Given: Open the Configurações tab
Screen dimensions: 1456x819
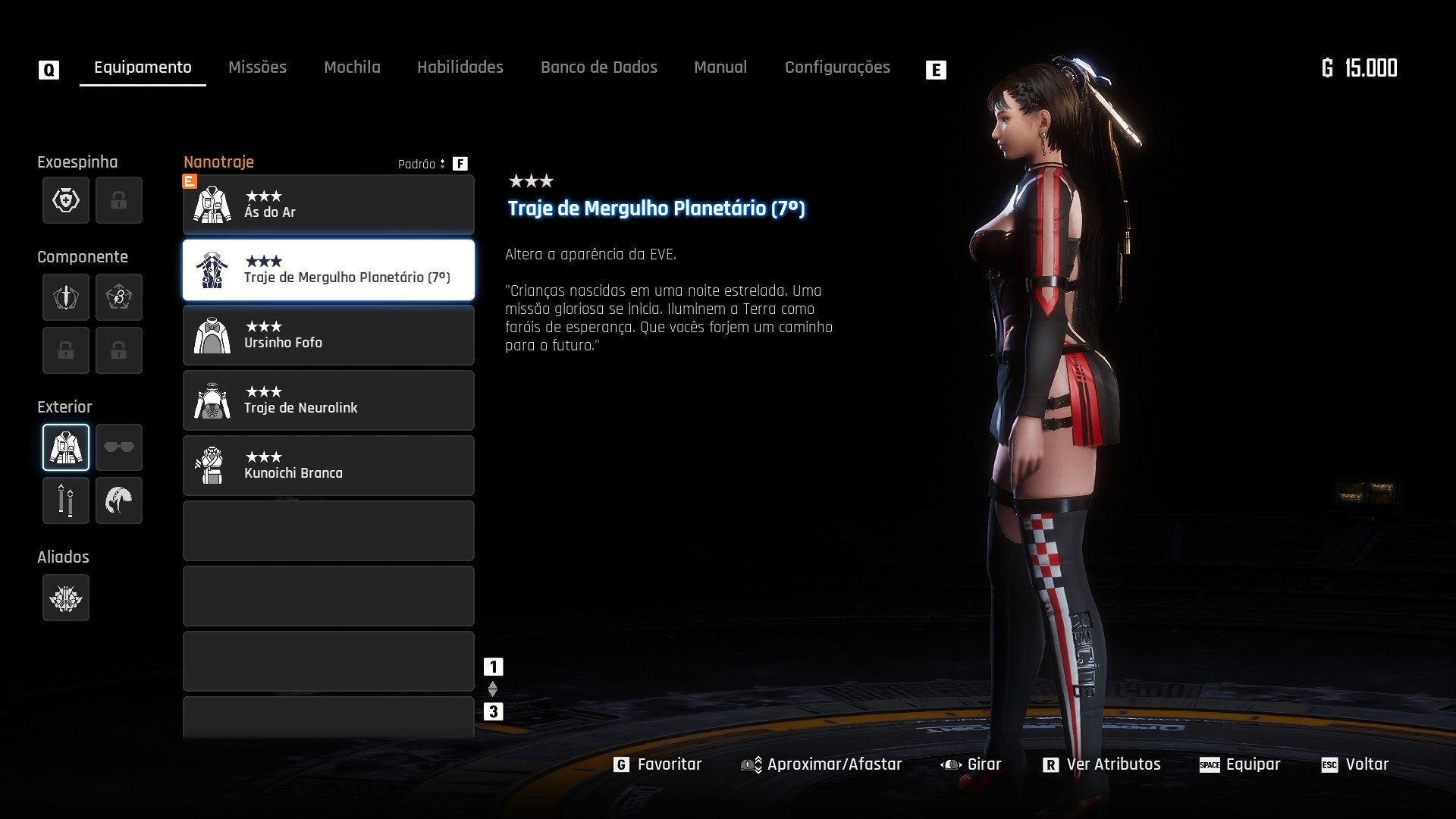Looking at the screenshot, I should coord(837,67).
